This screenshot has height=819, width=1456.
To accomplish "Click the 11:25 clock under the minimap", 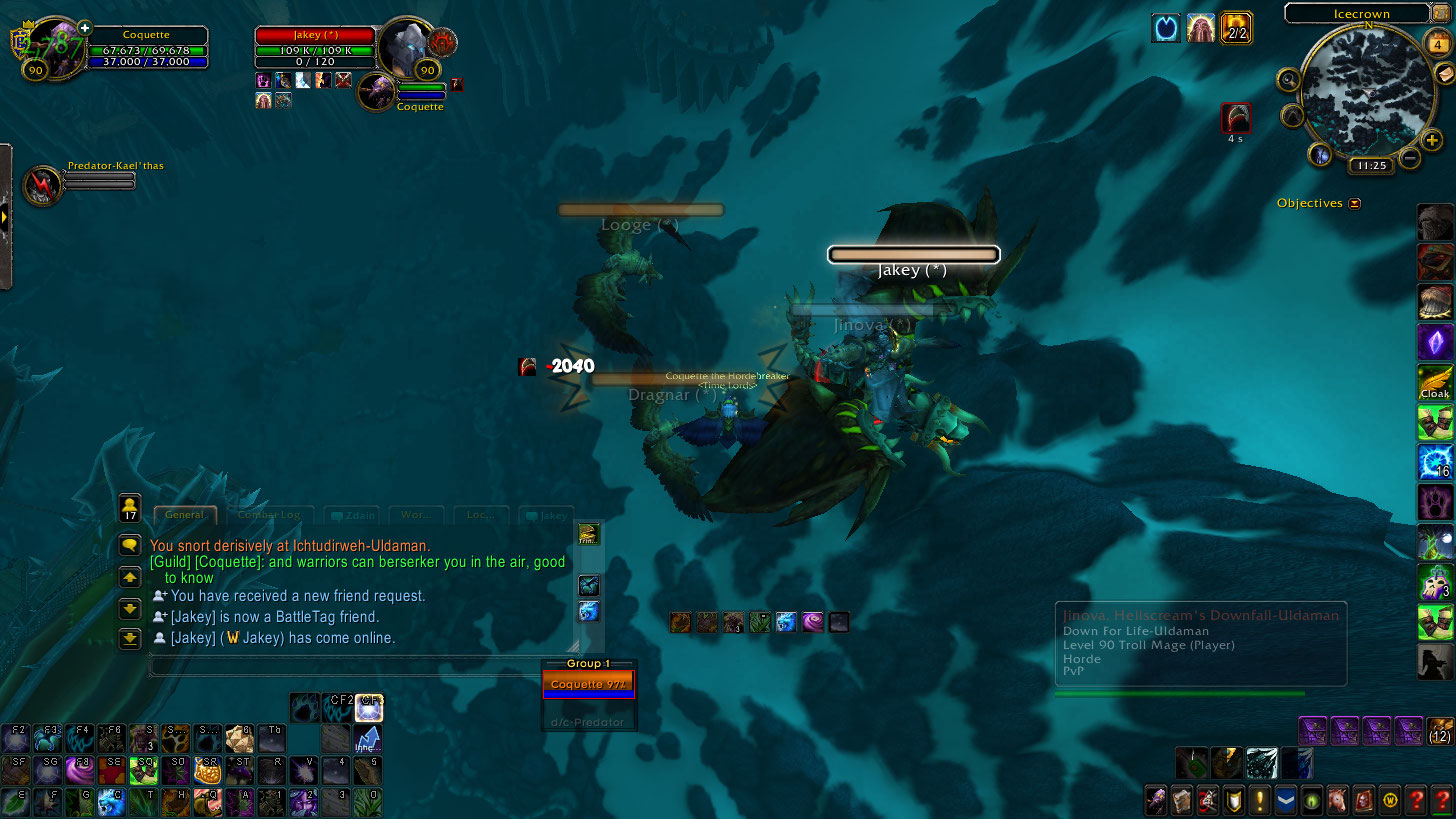I will coord(1369,165).
